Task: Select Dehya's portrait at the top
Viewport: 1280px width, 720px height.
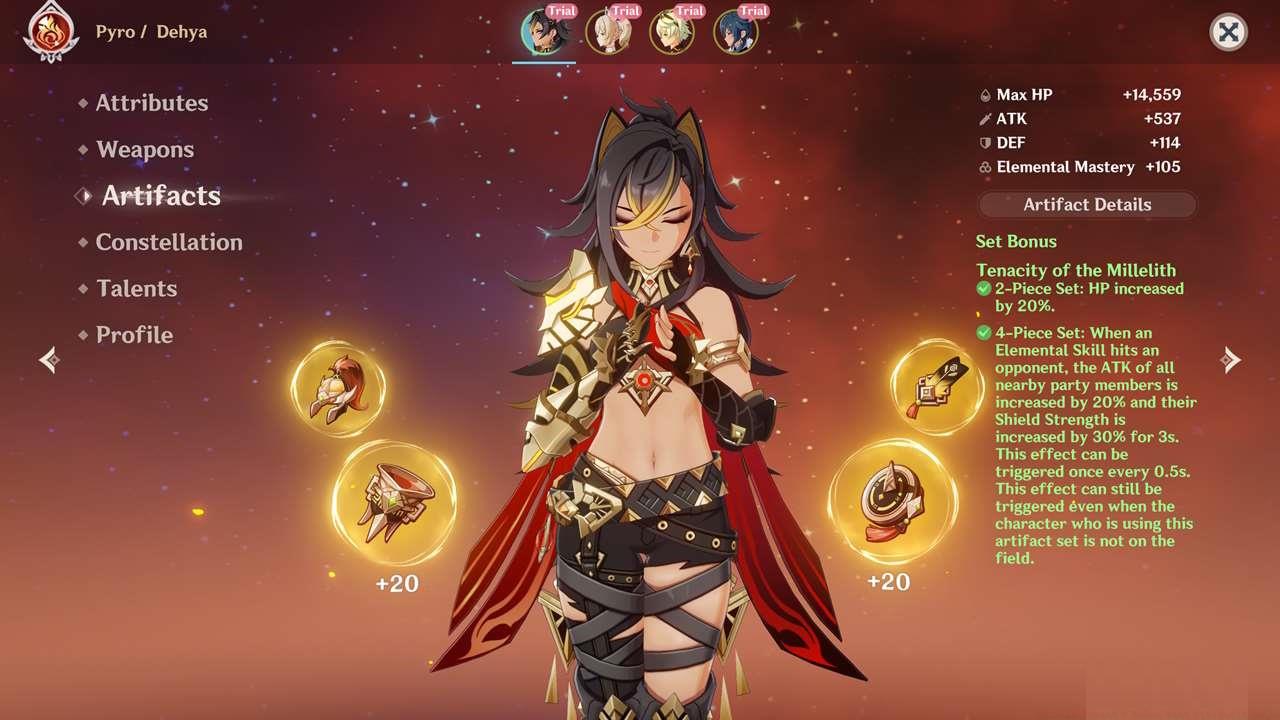Action: click(544, 32)
